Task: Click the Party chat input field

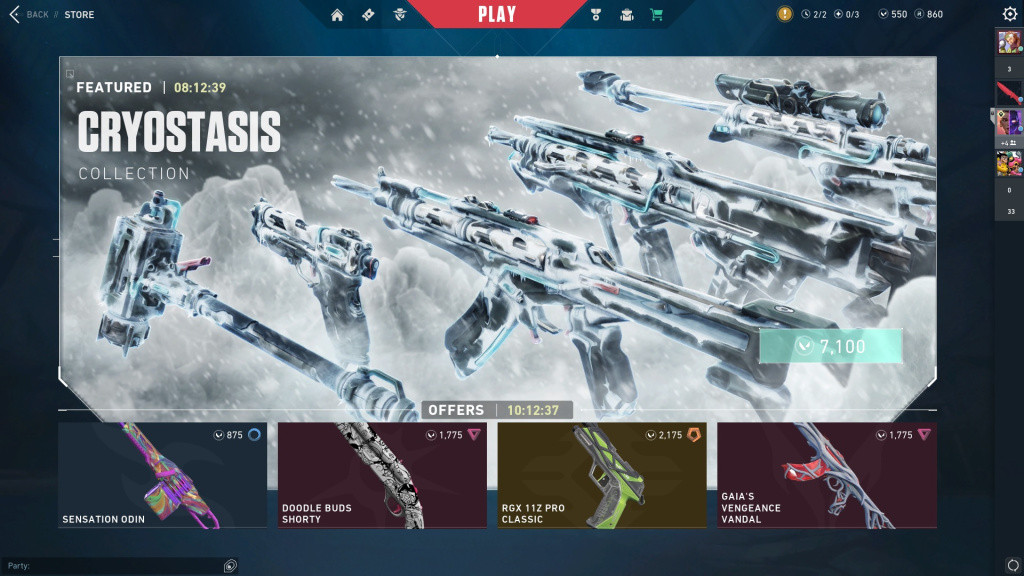Action: tap(115, 566)
